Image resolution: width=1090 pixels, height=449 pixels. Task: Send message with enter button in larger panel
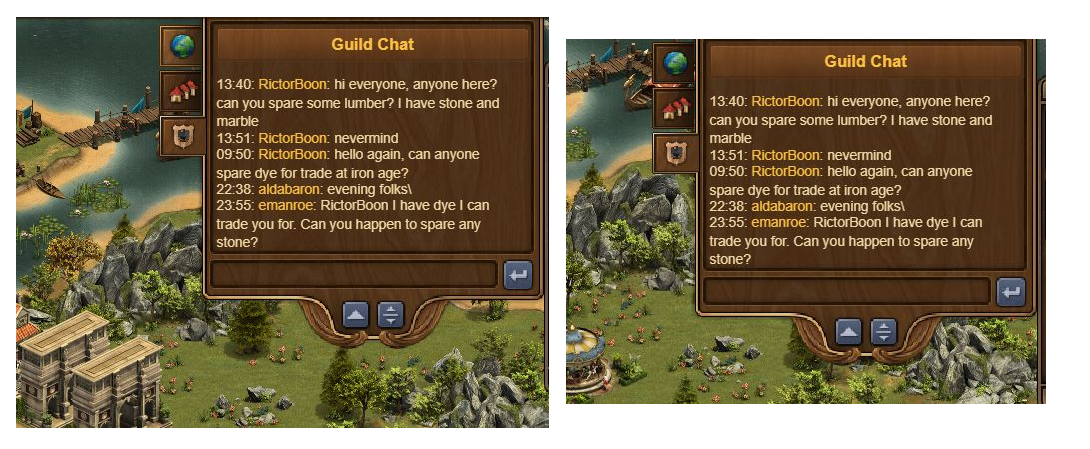coord(518,274)
